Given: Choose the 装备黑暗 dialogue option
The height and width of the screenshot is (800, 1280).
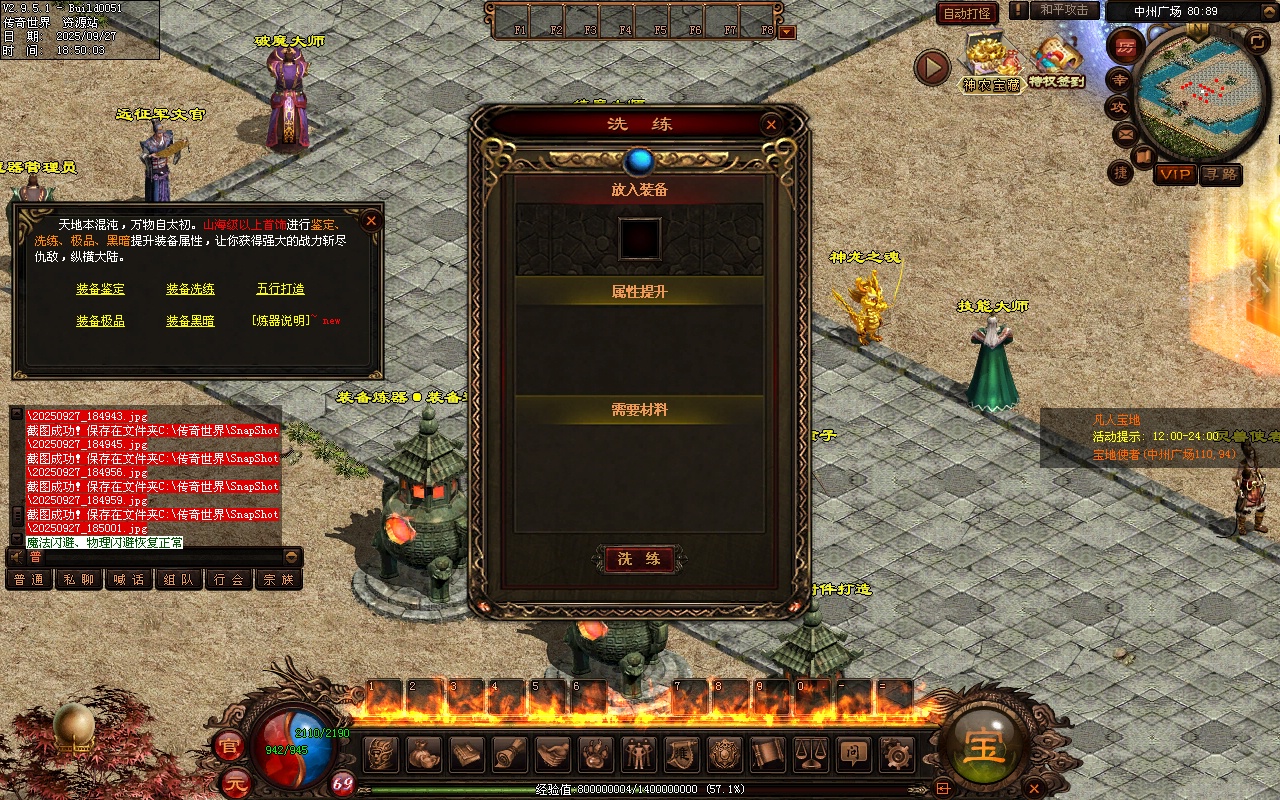Looking at the screenshot, I should [190, 321].
